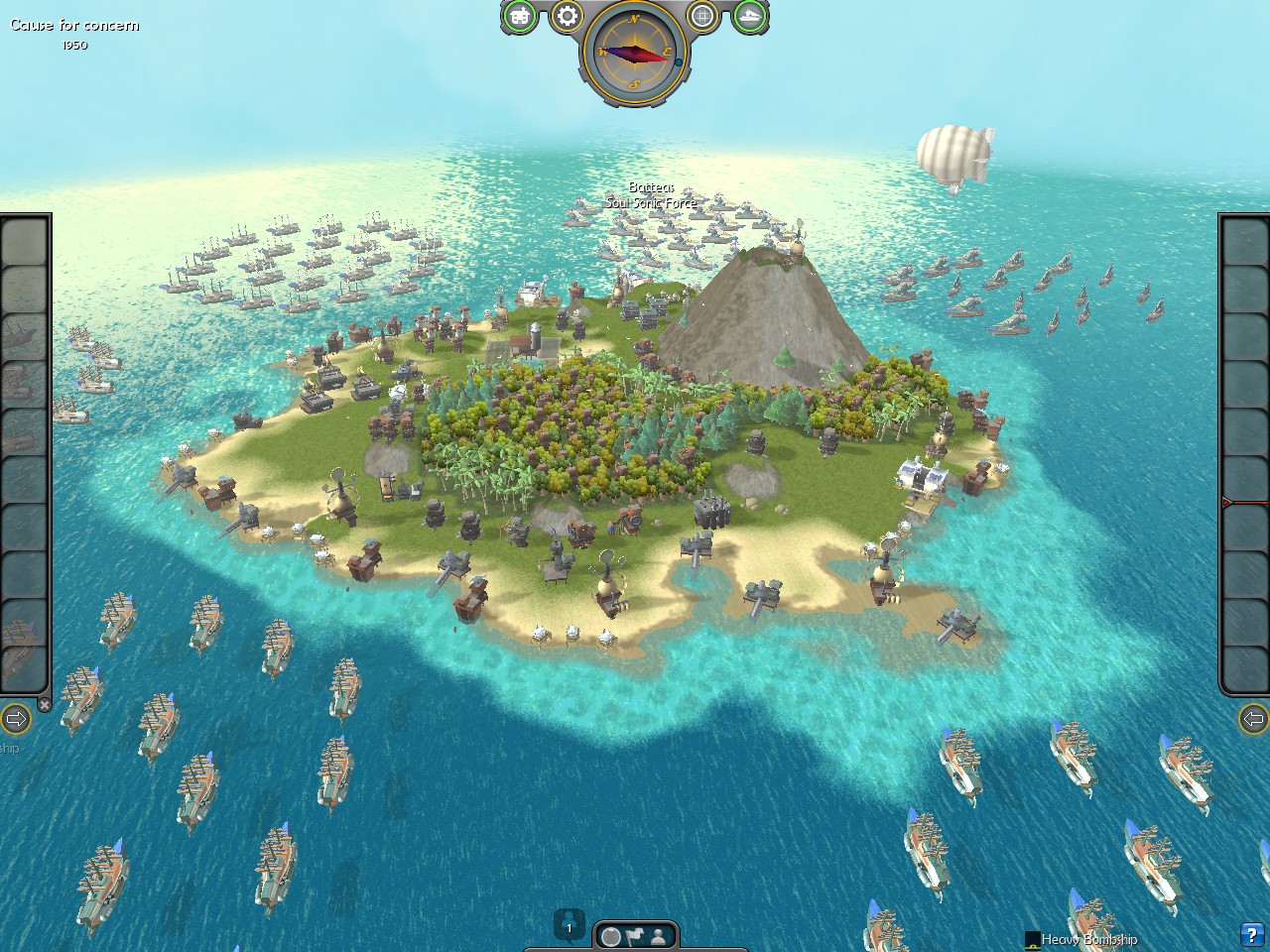Select the white flag tab
The height and width of the screenshot is (952, 1270).
click(635, 935)
